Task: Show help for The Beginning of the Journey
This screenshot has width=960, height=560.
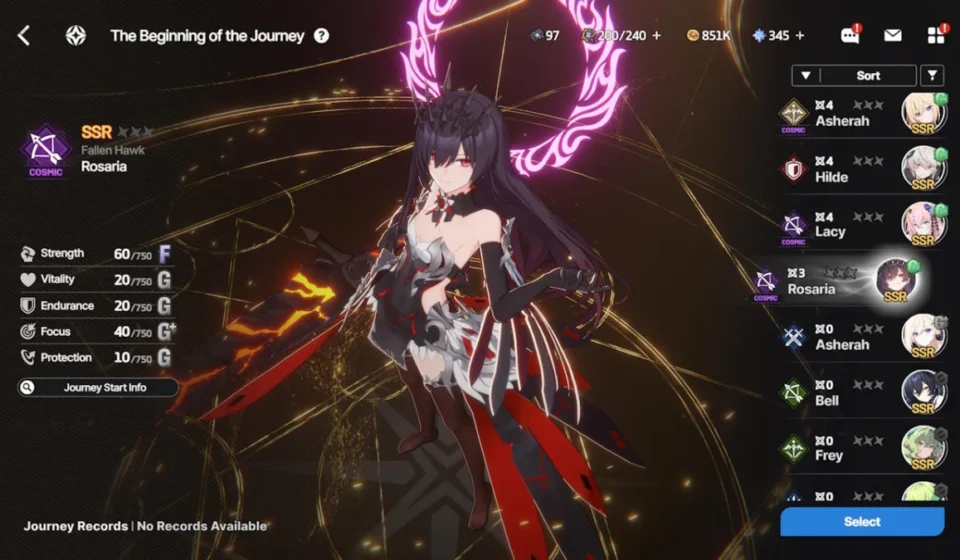Action: pos(321,36)
